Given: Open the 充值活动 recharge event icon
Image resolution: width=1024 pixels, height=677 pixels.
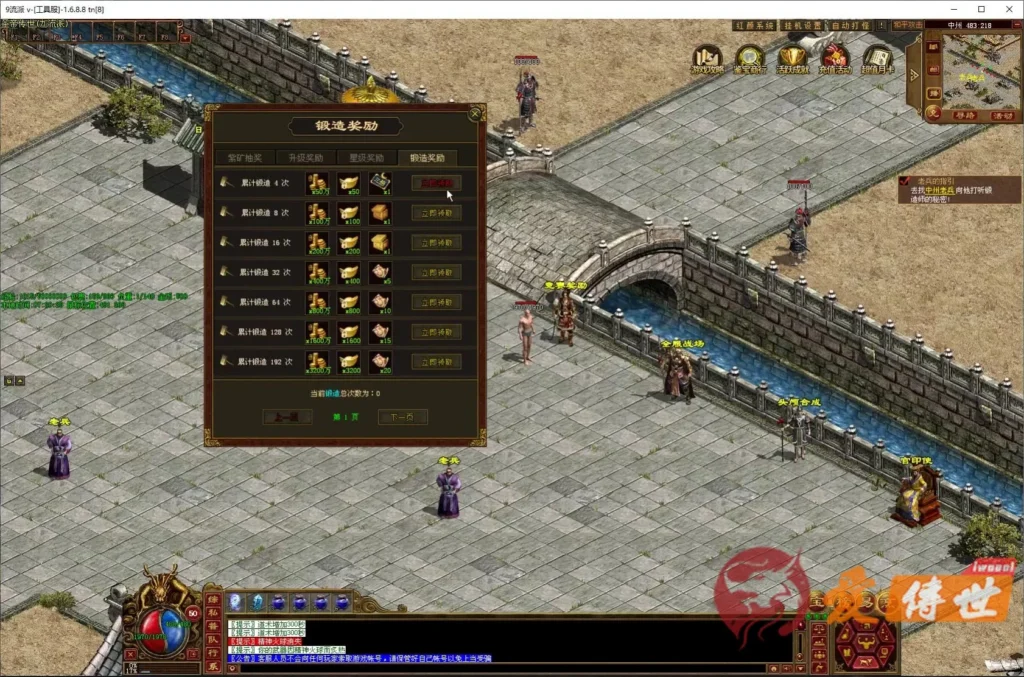Looking at the screenshot, I should point(835,59).
